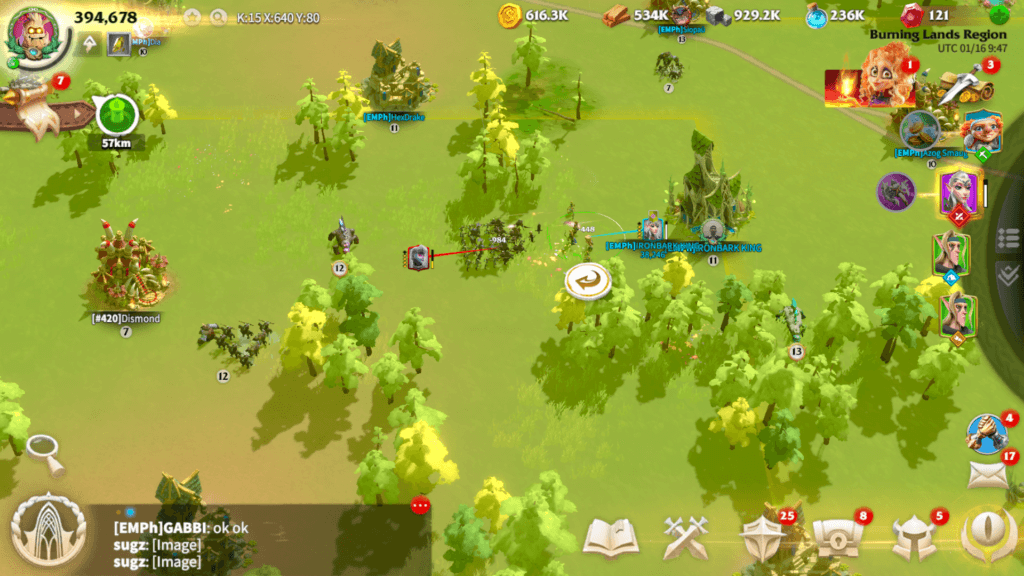
Task: Select the bearded dwarf hero portrait
Action: pos(981,132)
